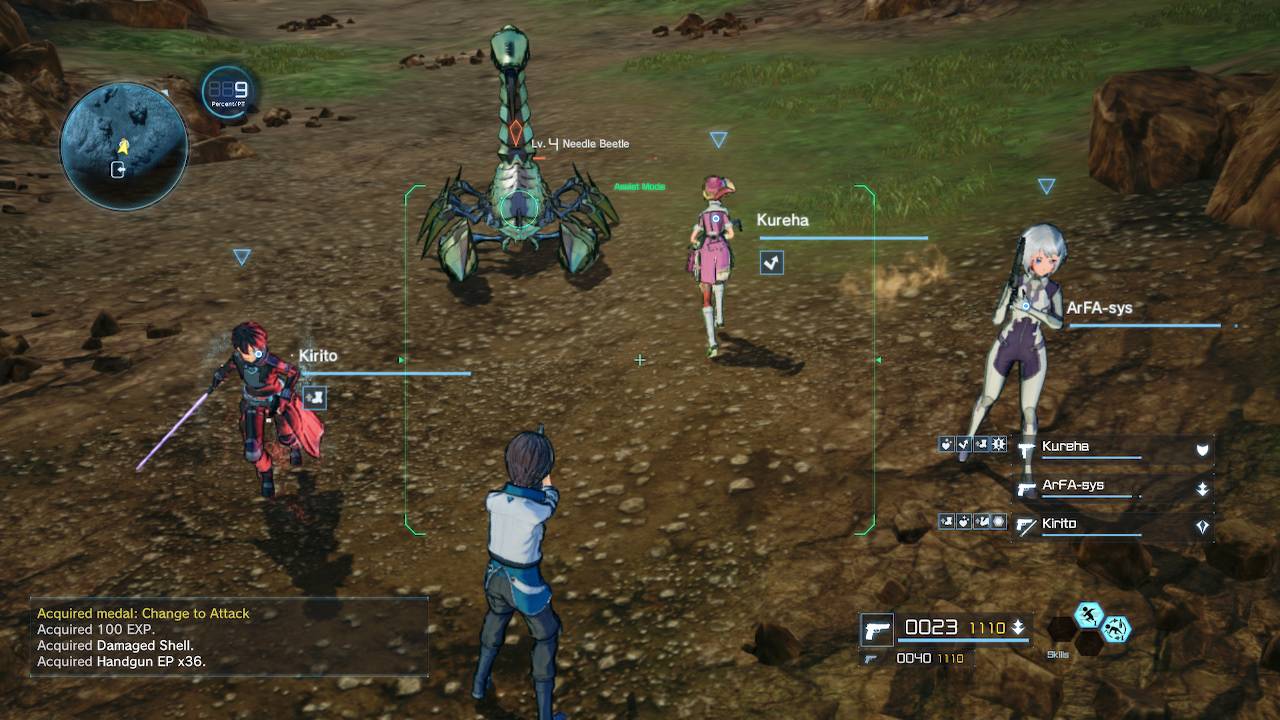Click the status icon under Kureha's floating name
This screenshot has height=720, width=1280.
[x=771, y=262]
